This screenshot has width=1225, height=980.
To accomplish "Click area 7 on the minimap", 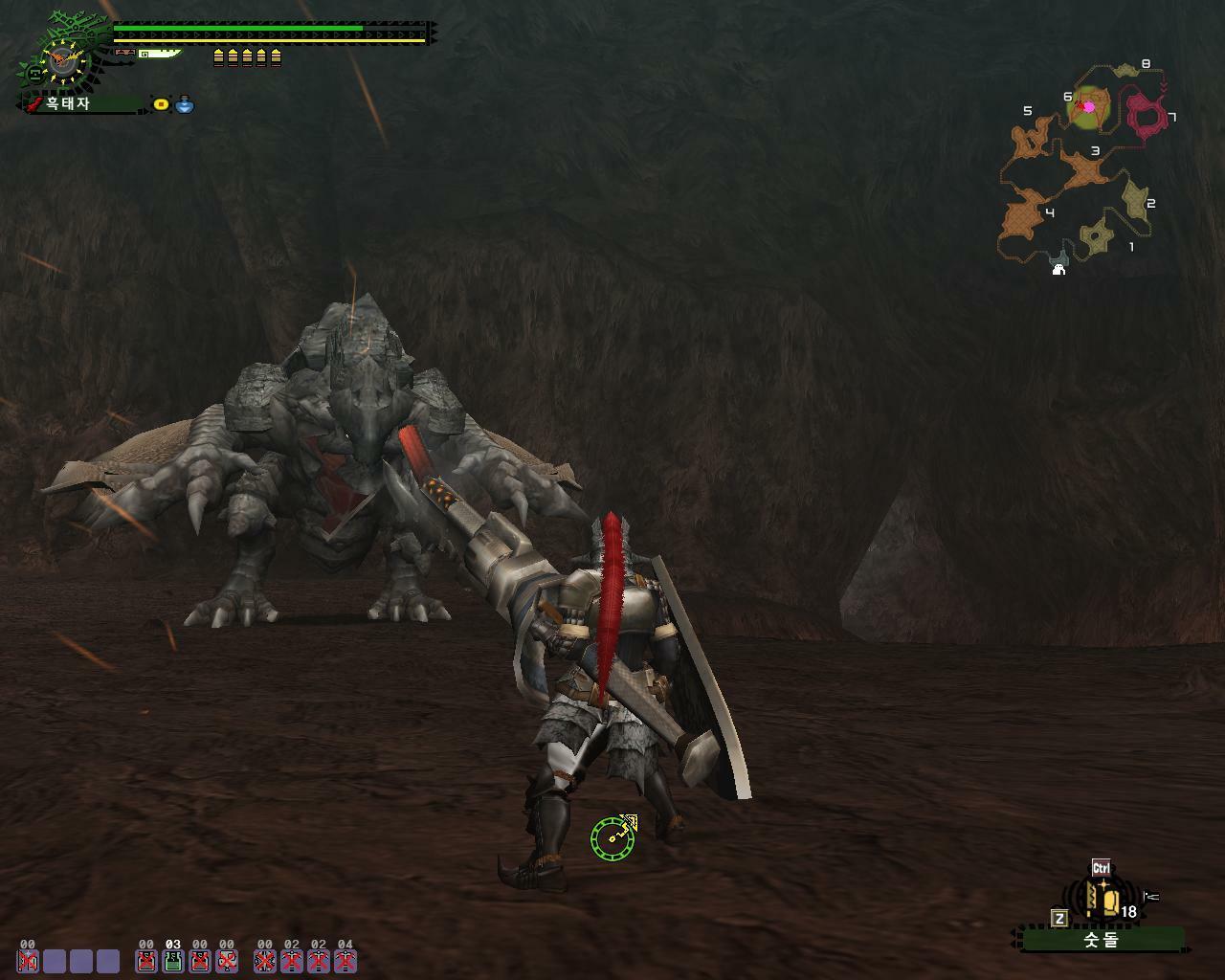I will 1147,115.
